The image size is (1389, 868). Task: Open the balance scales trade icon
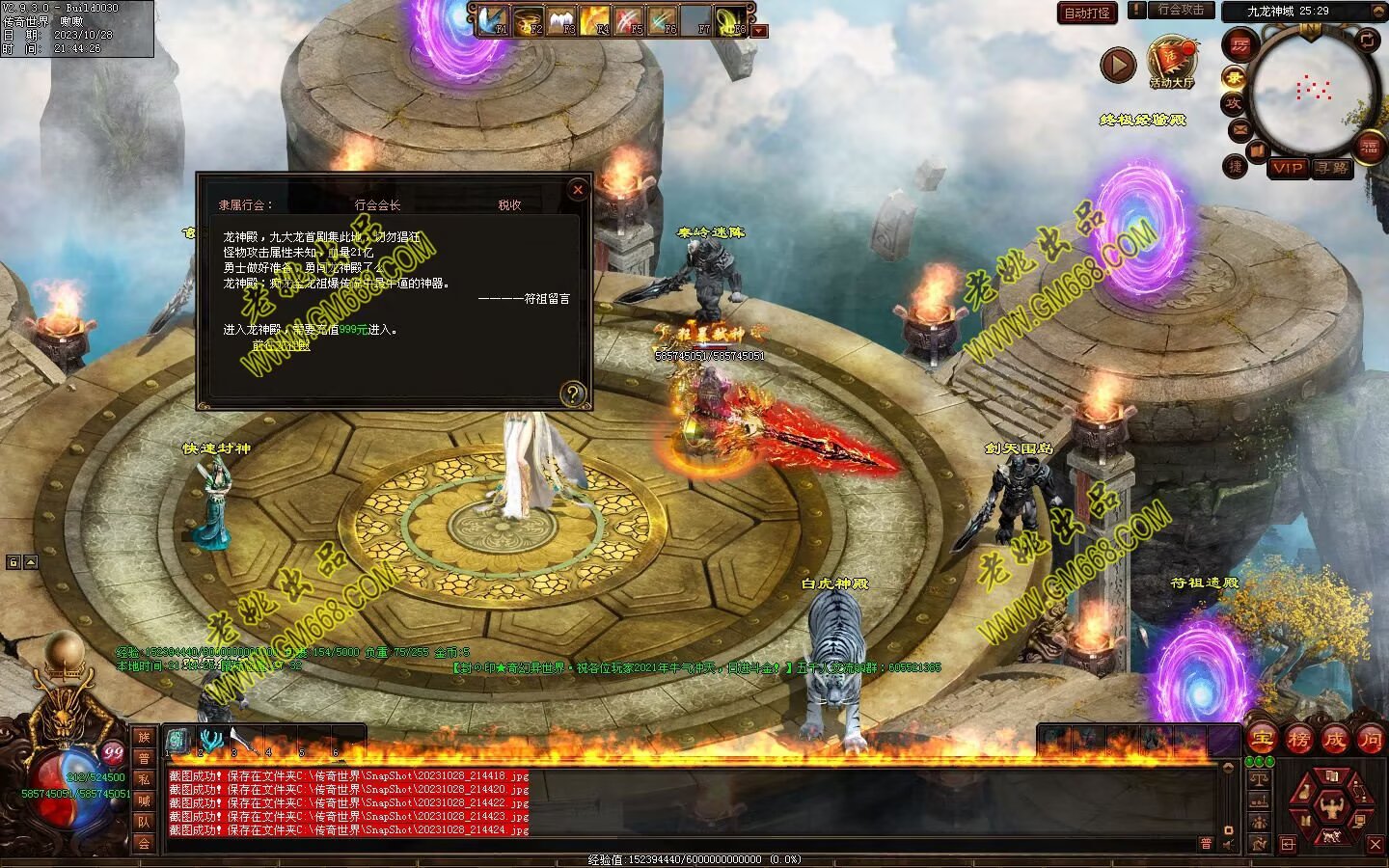pyautogui.click(x=1259, y=777)
